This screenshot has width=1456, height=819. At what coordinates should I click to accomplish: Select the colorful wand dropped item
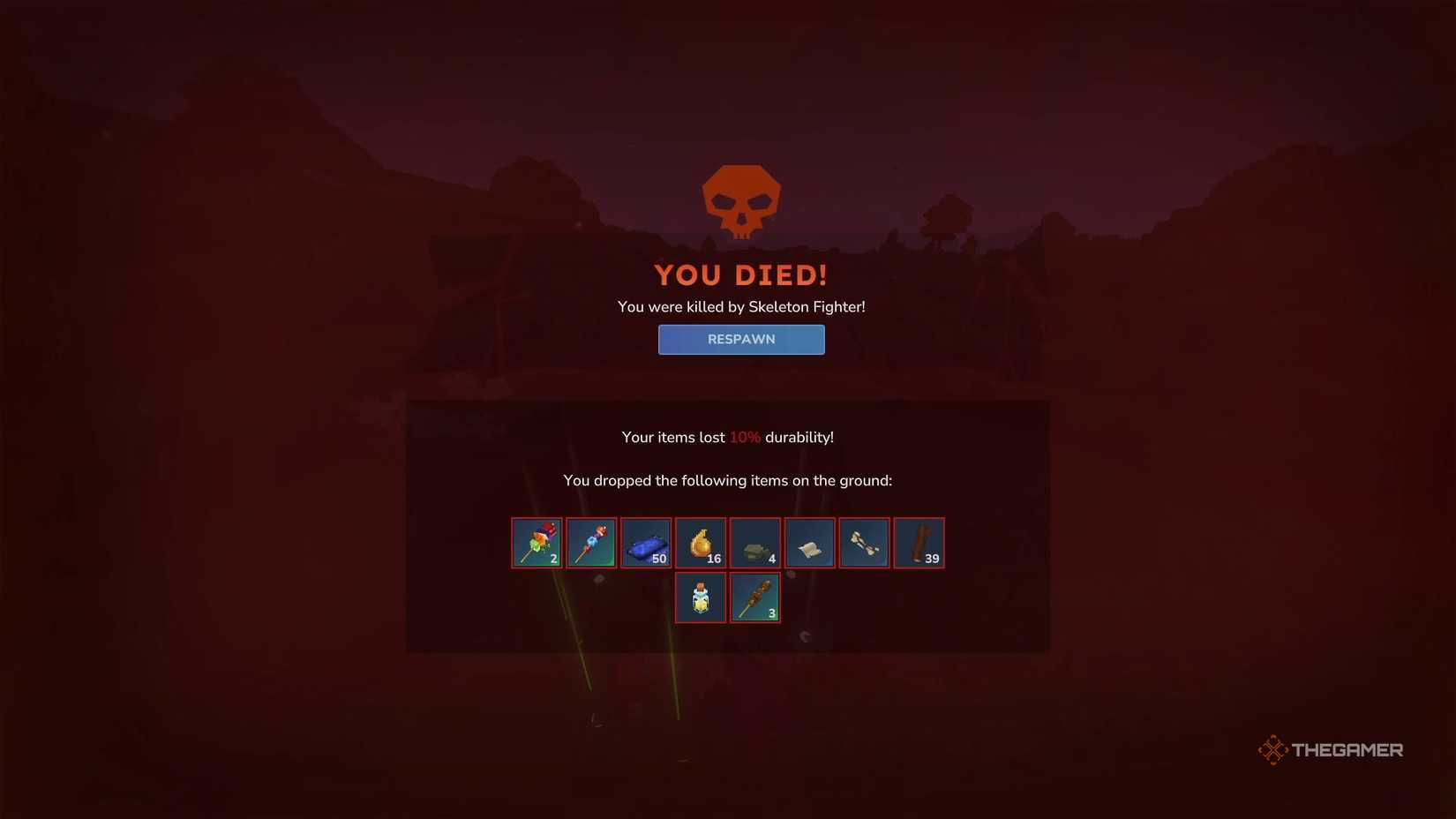click(536, 542)
